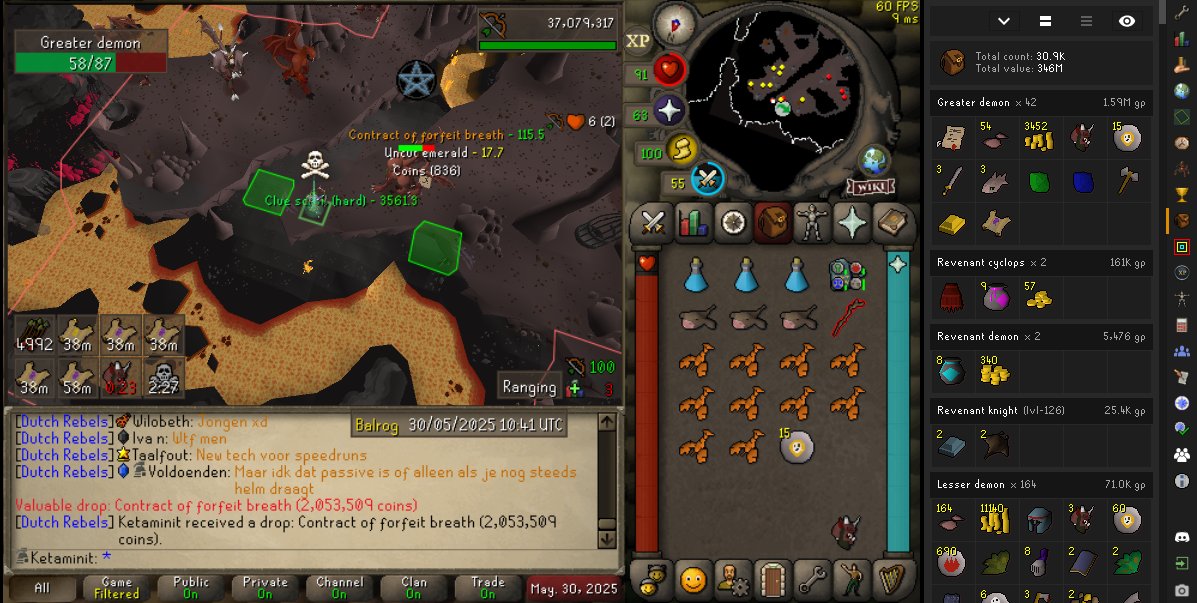Screen dimensions: 1197x603
Task: Toggle the Game chat filter tab
Action: [x=117, y=588]
